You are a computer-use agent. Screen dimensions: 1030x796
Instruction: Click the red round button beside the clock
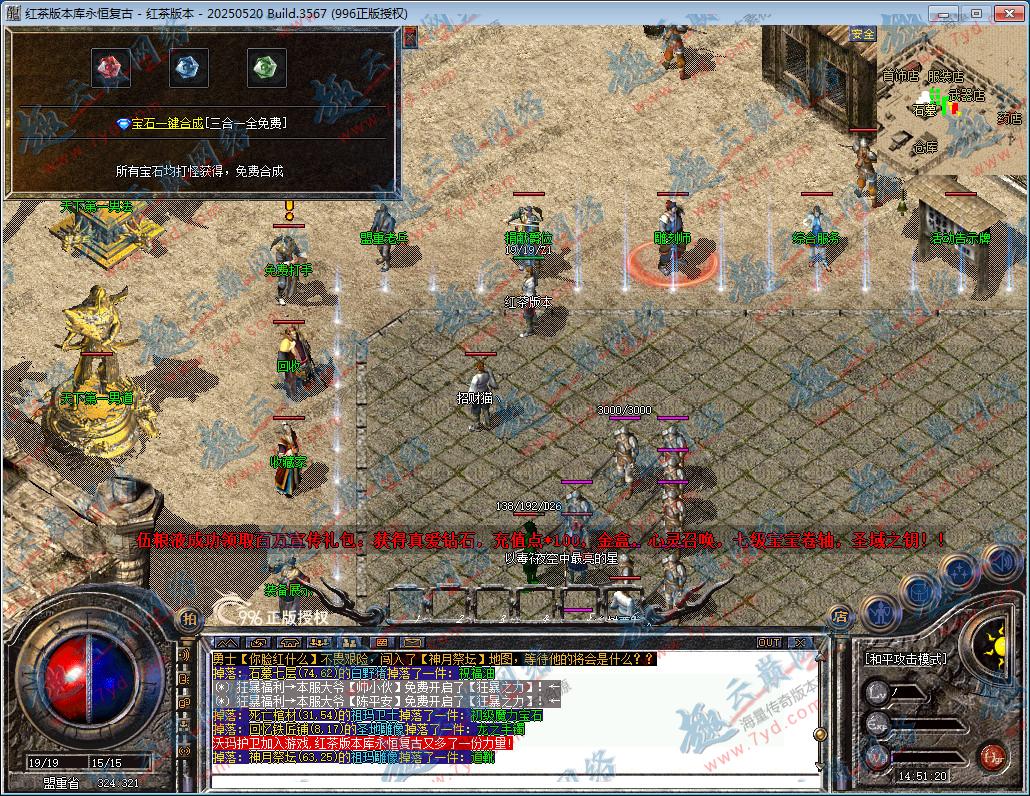click(991, 755)
